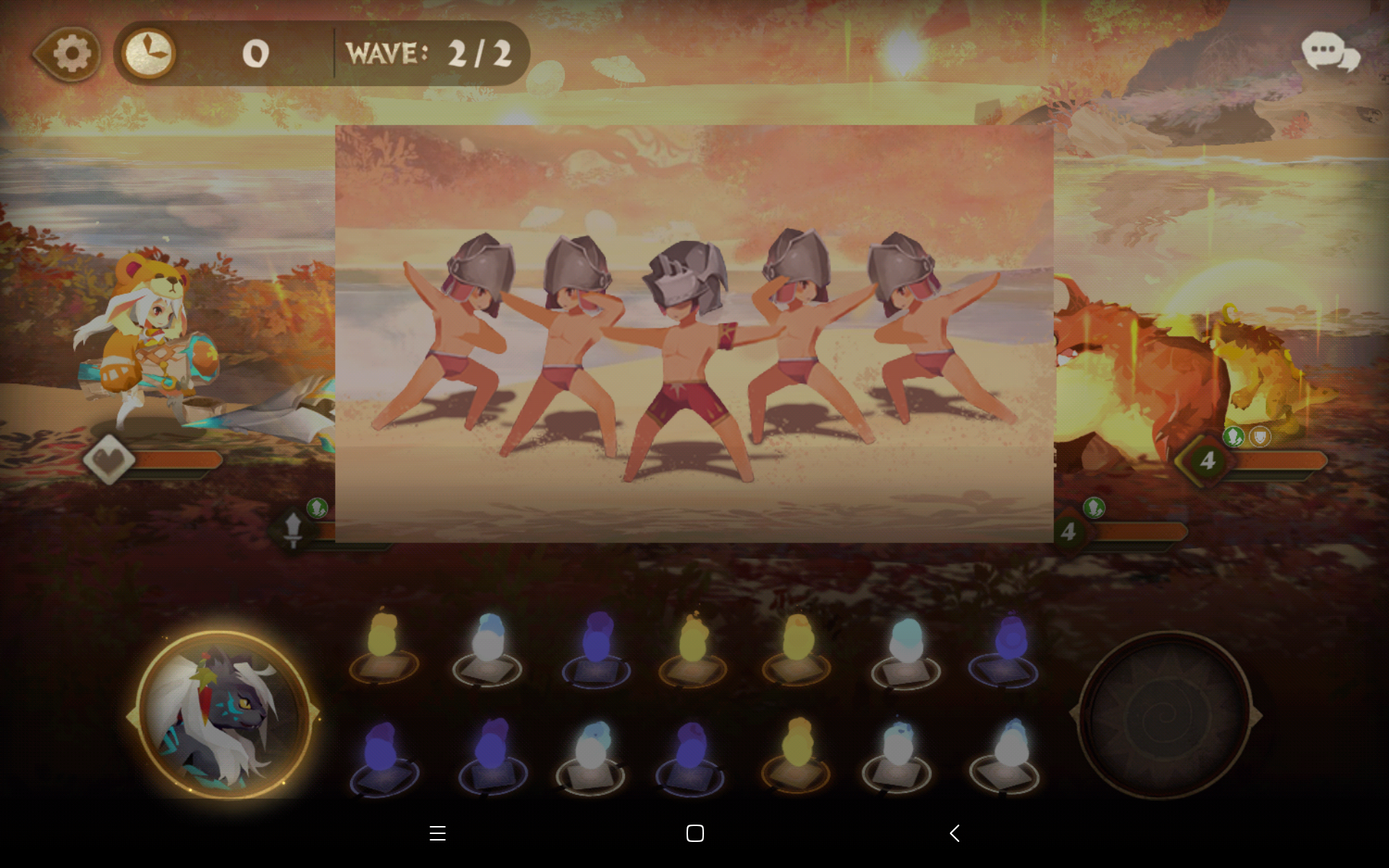Open recent apps with the Android menu button
Screen dimensions: 1389x868
[438, 833]
